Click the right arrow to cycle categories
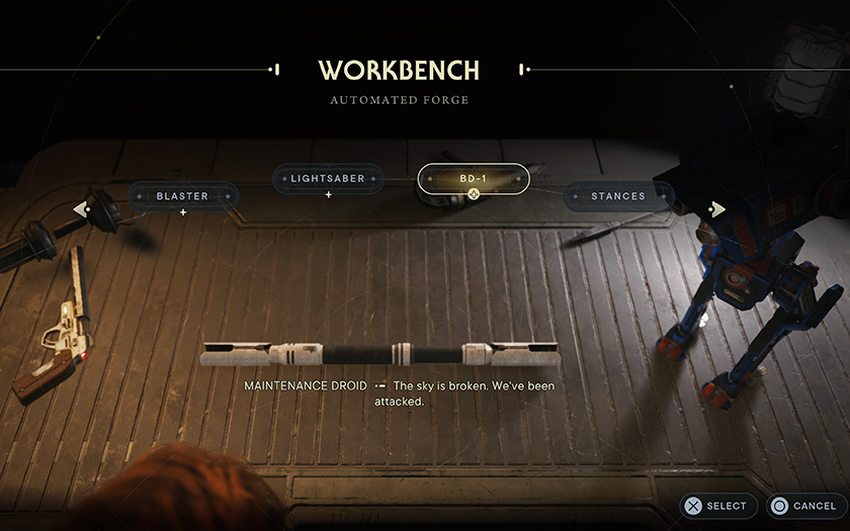850x531 pixels. coord(716,209)
